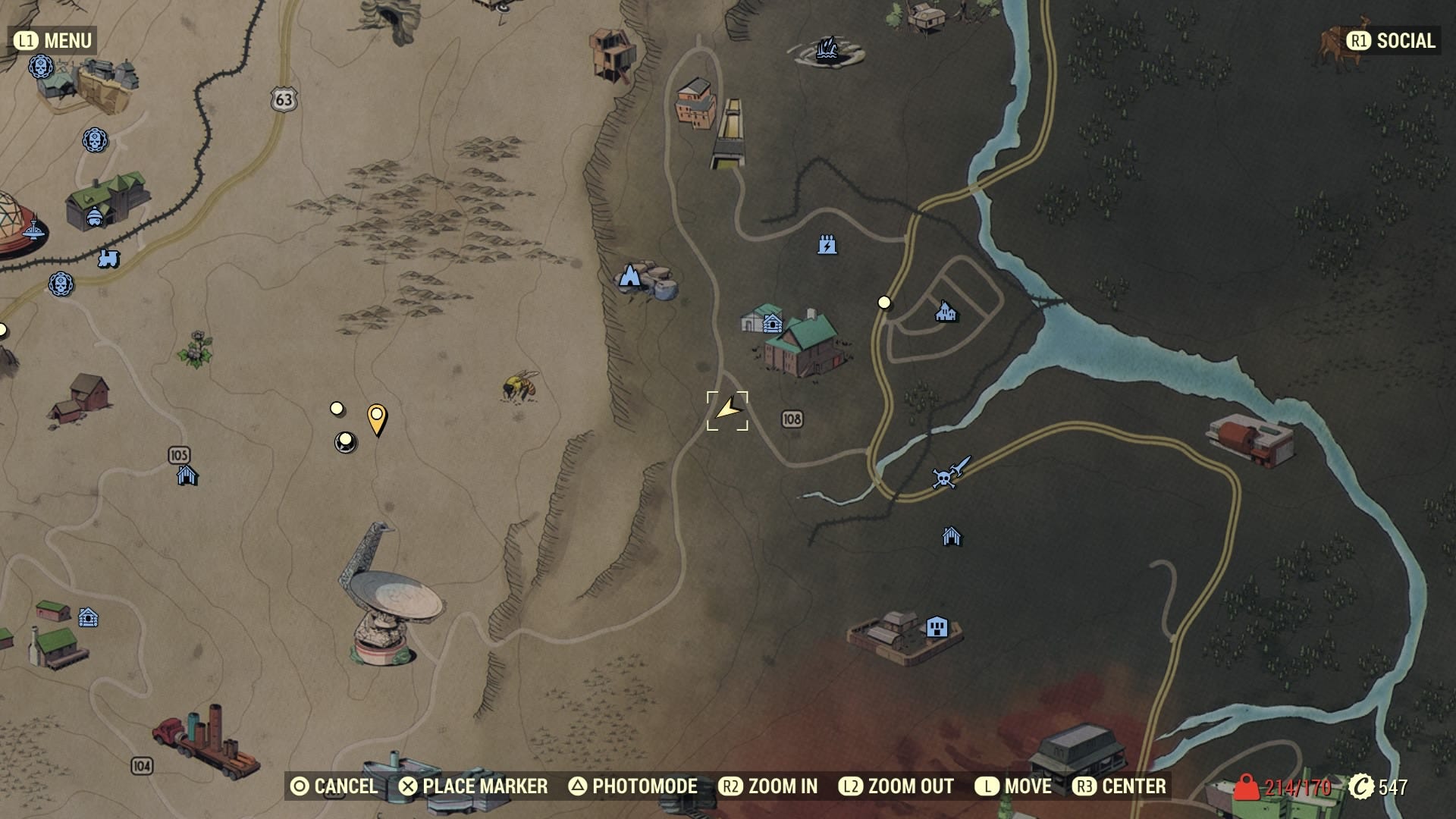Click the player position arrow marker
Viewport: 1456px width, 819px height.
pos(727,410)
